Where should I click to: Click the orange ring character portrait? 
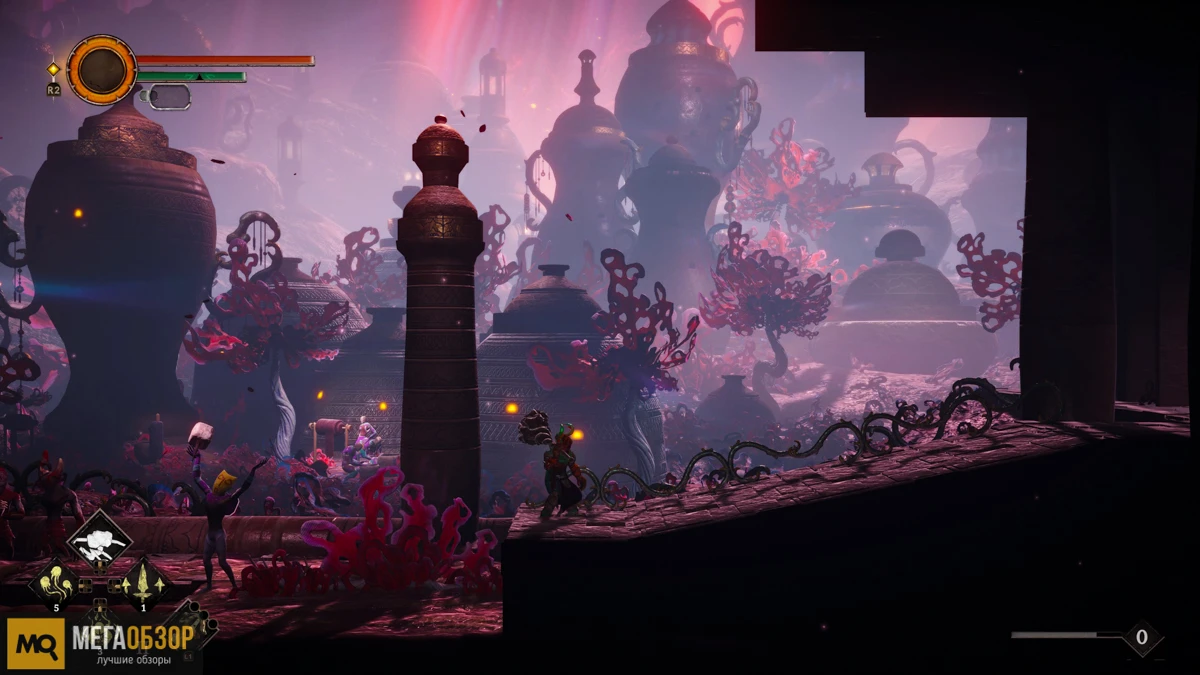pyautogui.click(x=102, y=70)
